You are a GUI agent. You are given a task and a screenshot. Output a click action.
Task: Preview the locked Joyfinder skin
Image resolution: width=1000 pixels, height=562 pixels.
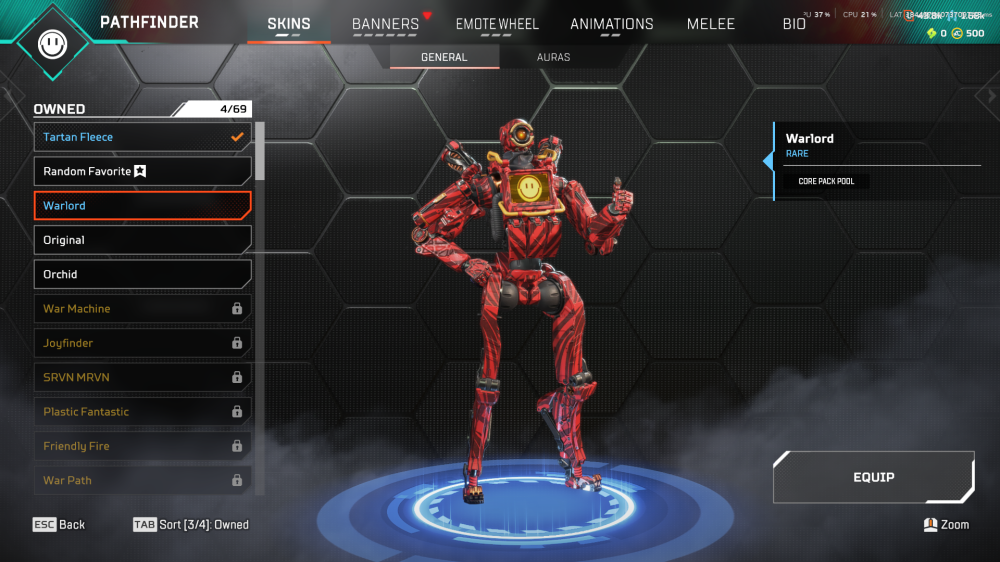point(142,343)
